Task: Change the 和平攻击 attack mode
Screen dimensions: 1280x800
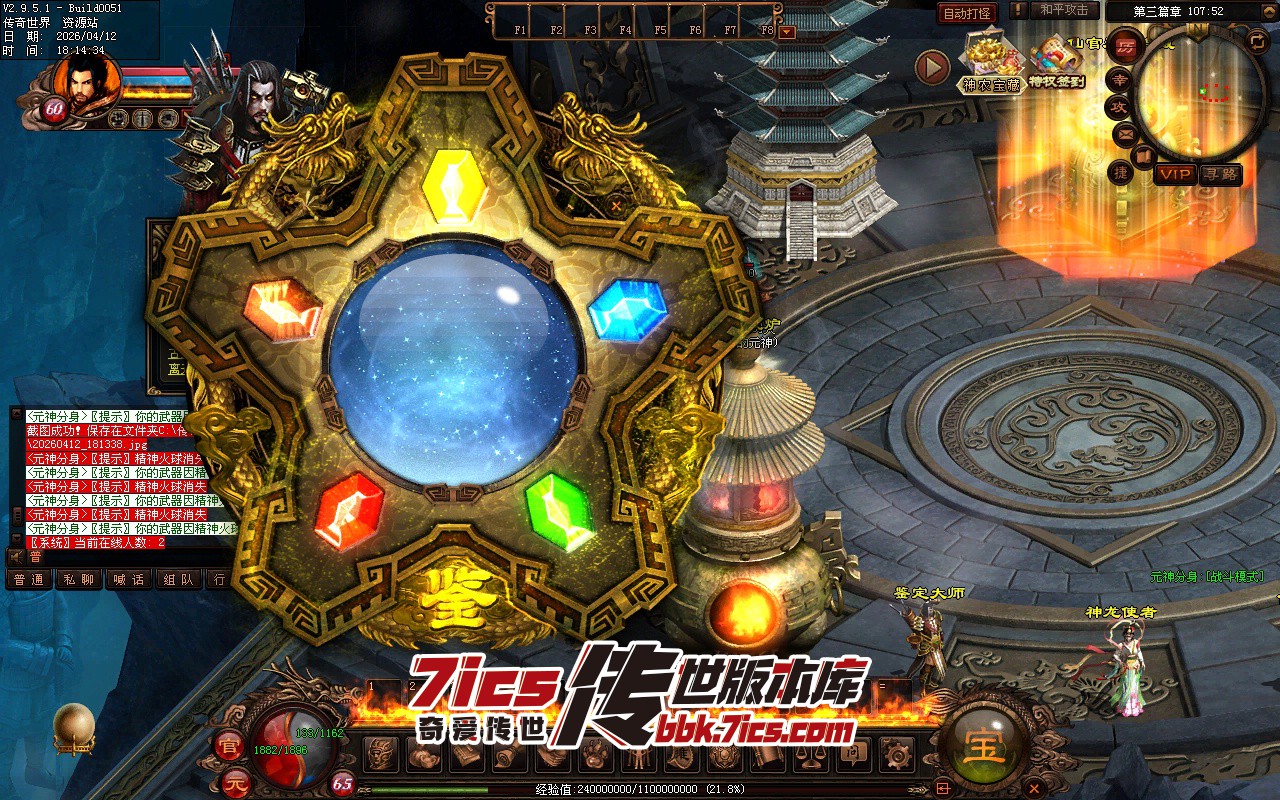Action: 1064,10
